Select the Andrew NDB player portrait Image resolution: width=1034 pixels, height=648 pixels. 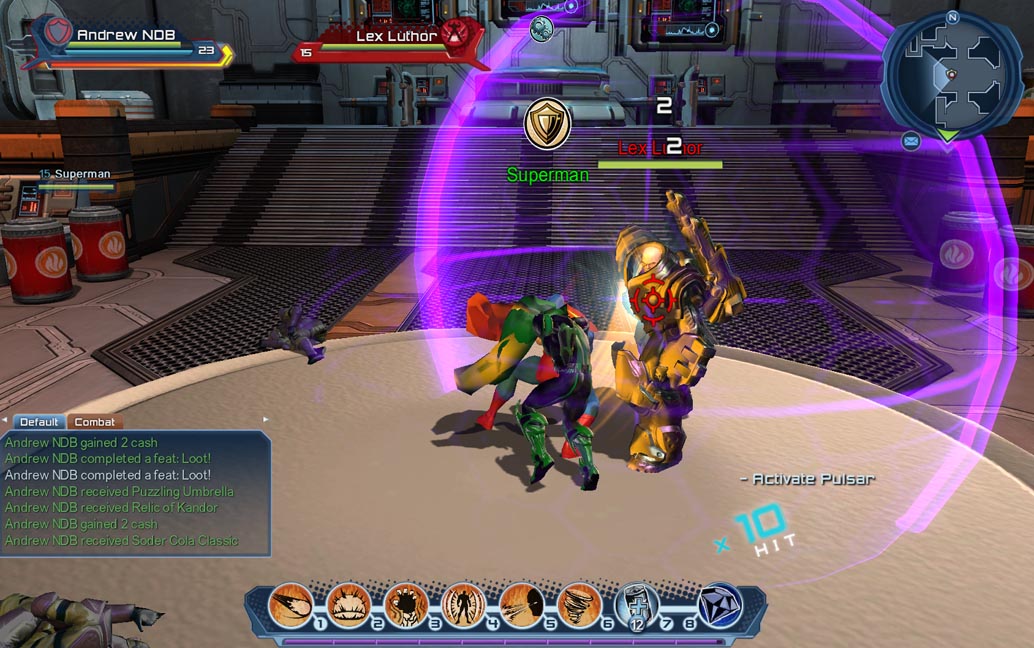[x=55, y=34]
